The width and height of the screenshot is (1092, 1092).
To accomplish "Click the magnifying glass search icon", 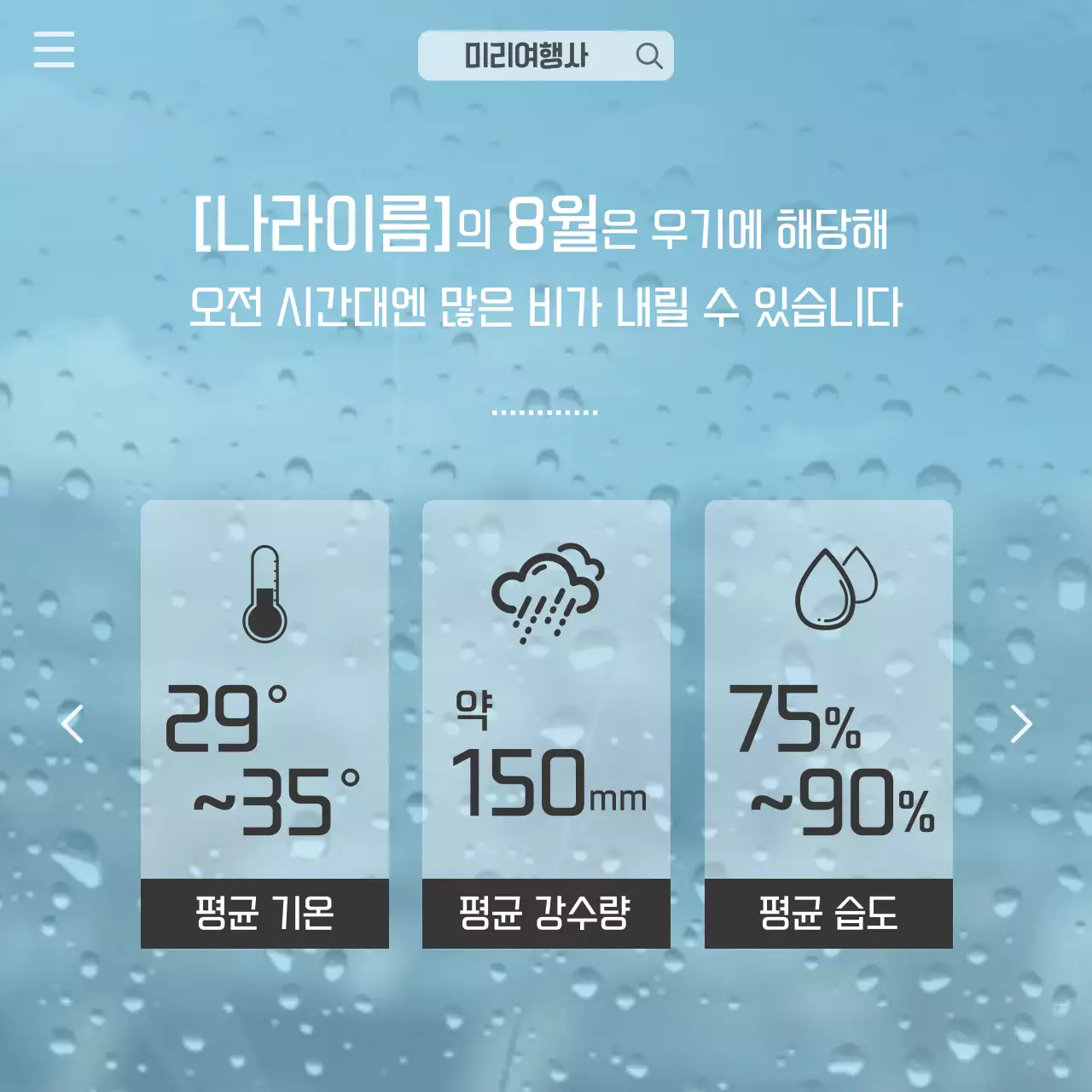I will click(651, 55).
